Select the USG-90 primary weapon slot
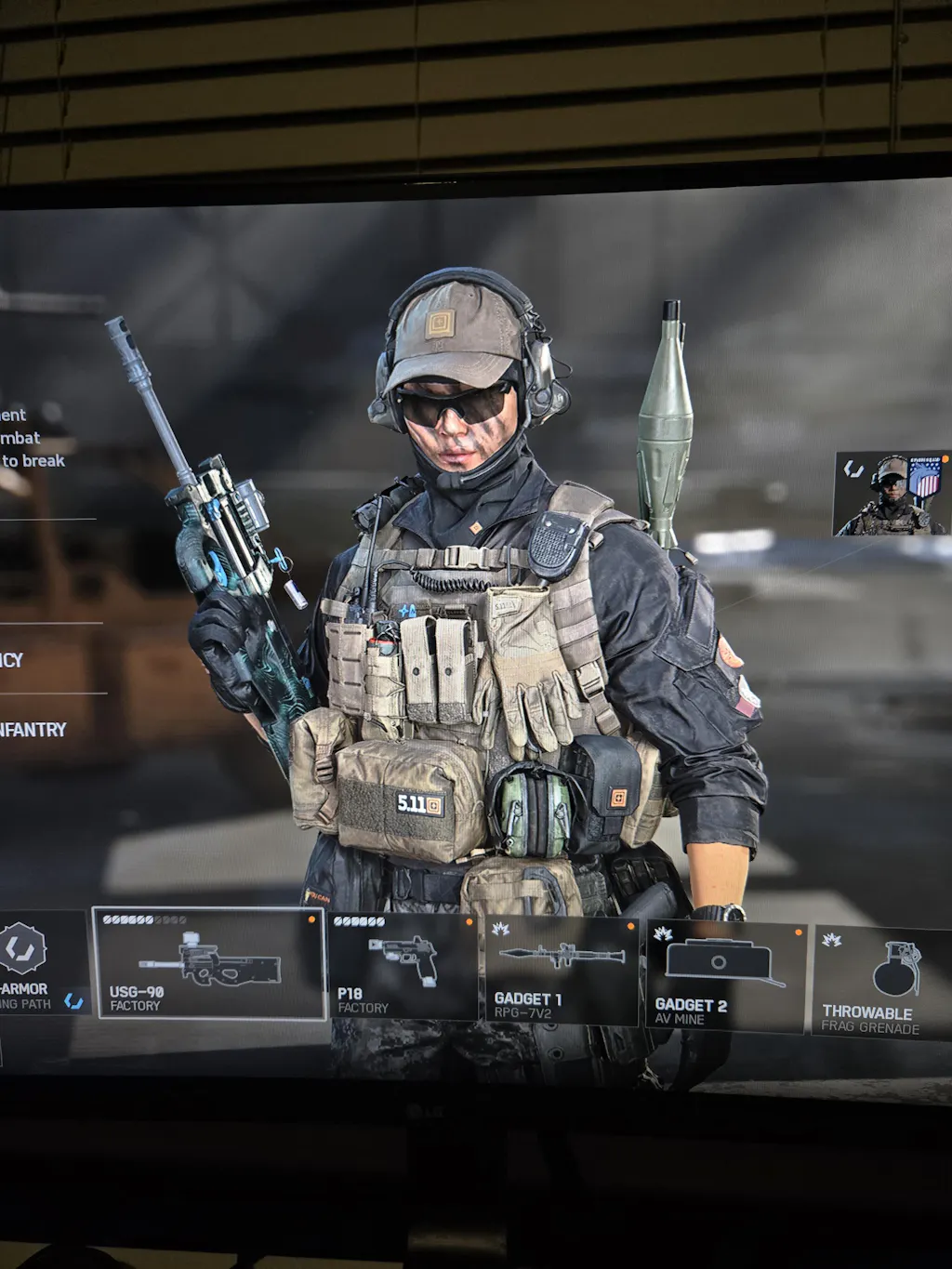Image resolution: width=952 pixels, height=1269 pixels. (x=209, y=963)
